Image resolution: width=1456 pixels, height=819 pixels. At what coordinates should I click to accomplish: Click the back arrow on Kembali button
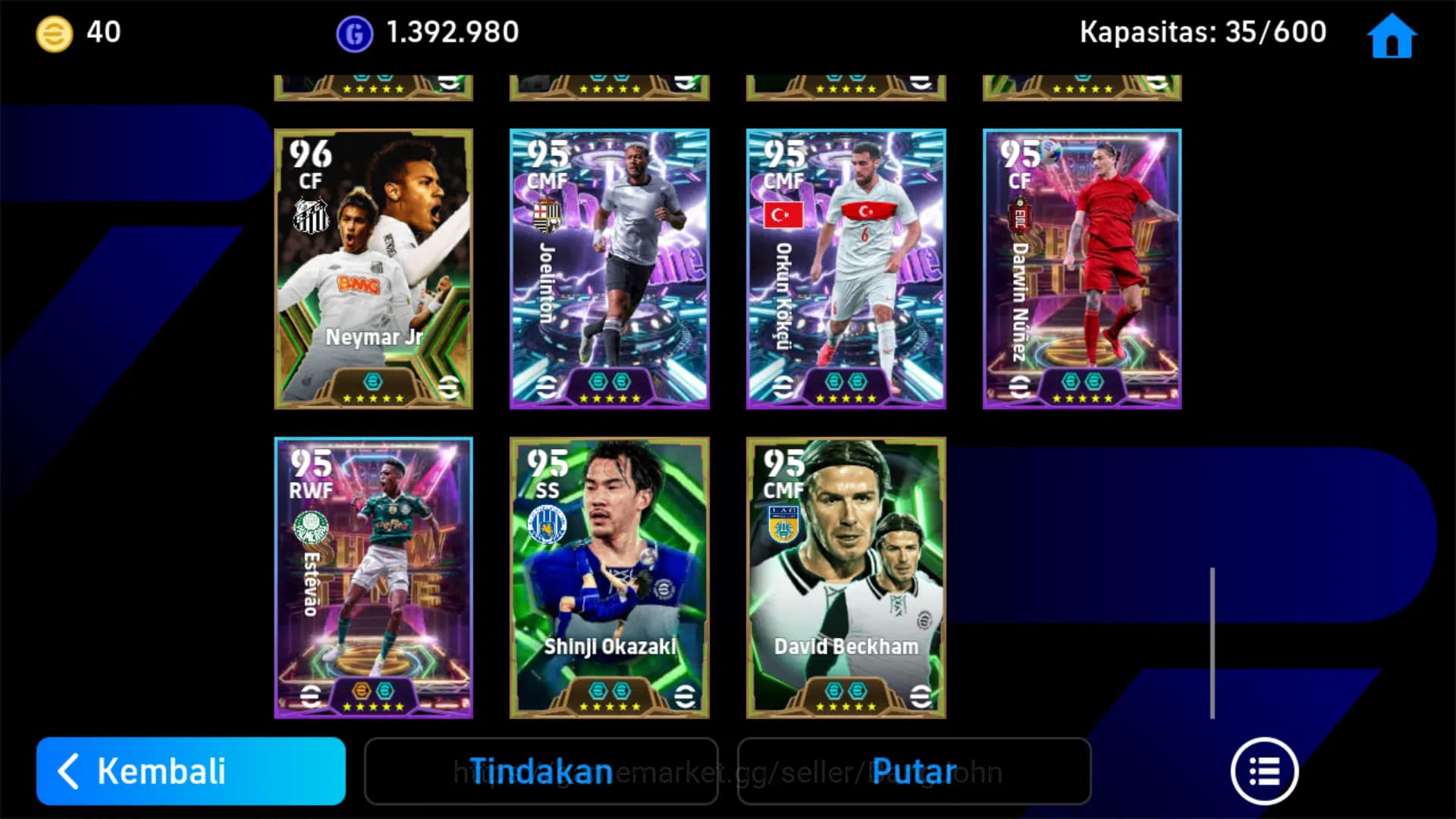[x=70, y=770]
